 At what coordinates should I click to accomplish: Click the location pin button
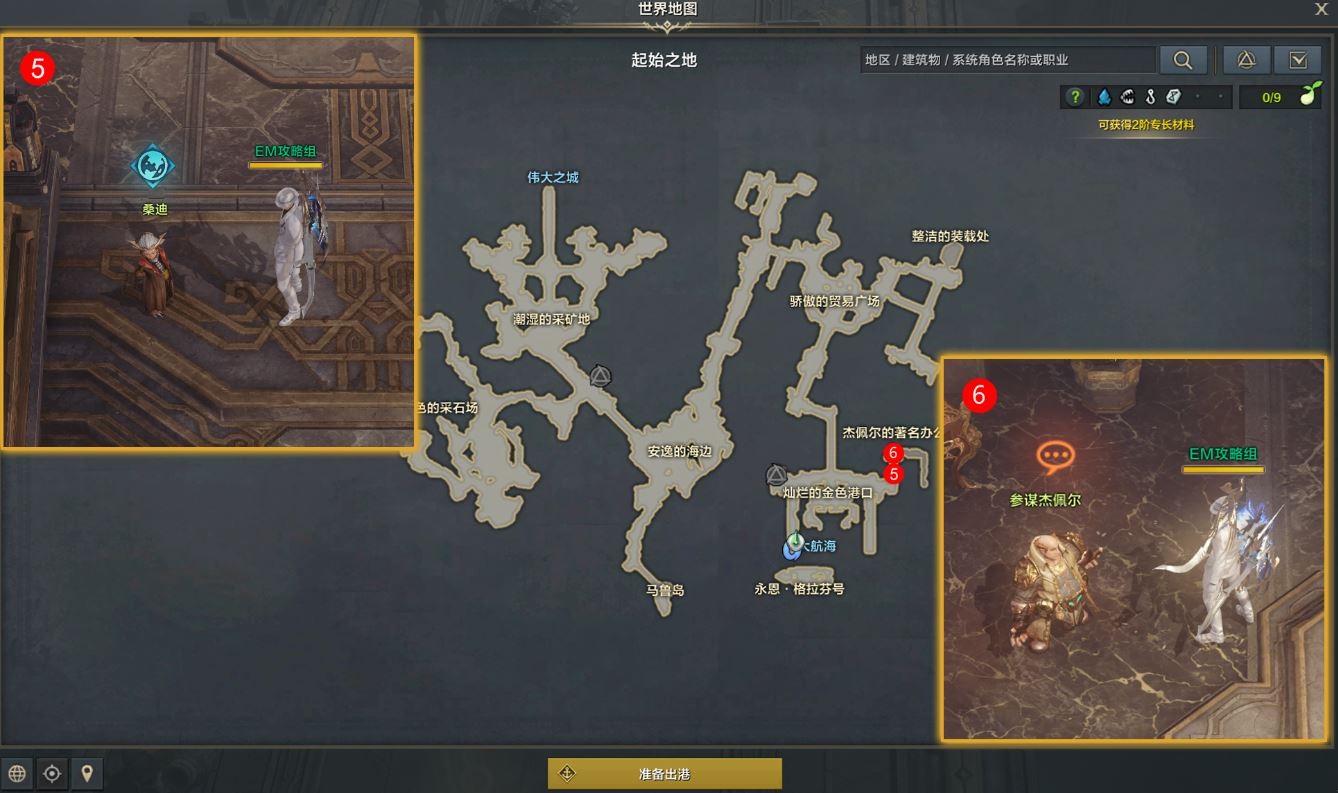point(87,773)
